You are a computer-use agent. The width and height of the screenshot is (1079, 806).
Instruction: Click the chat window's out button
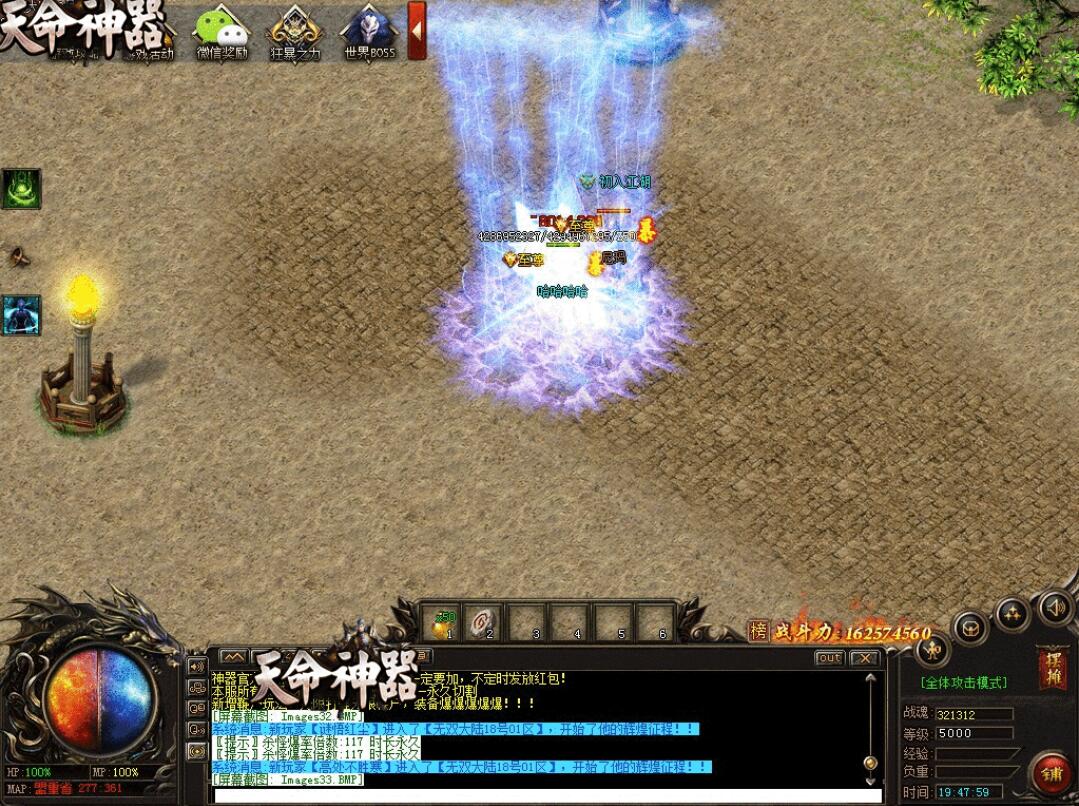pos(829,658)
